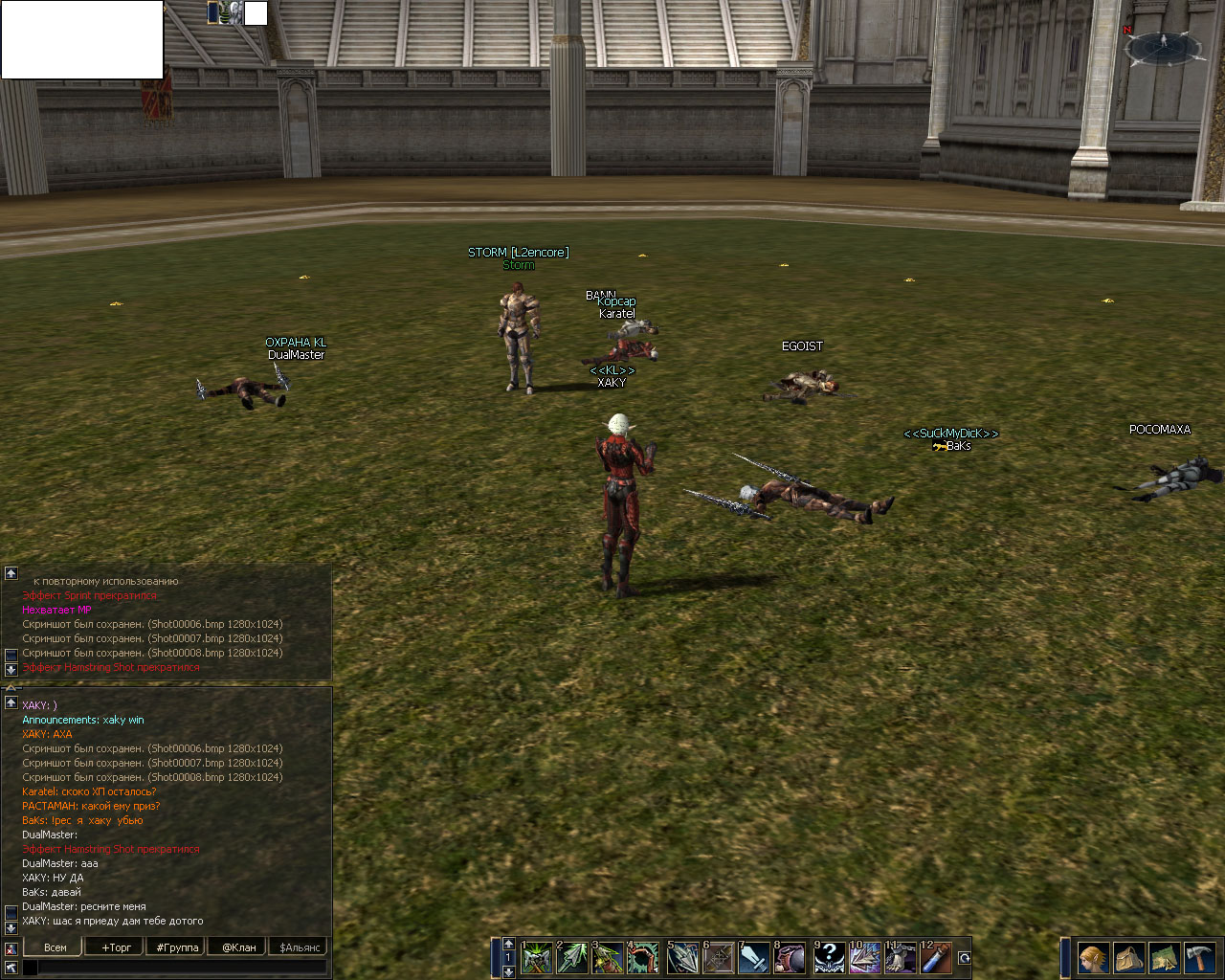The height and width of the screenshot is (980, 1225).
Task: Rotate the hotbar orientation button
Action: point(964,958)
